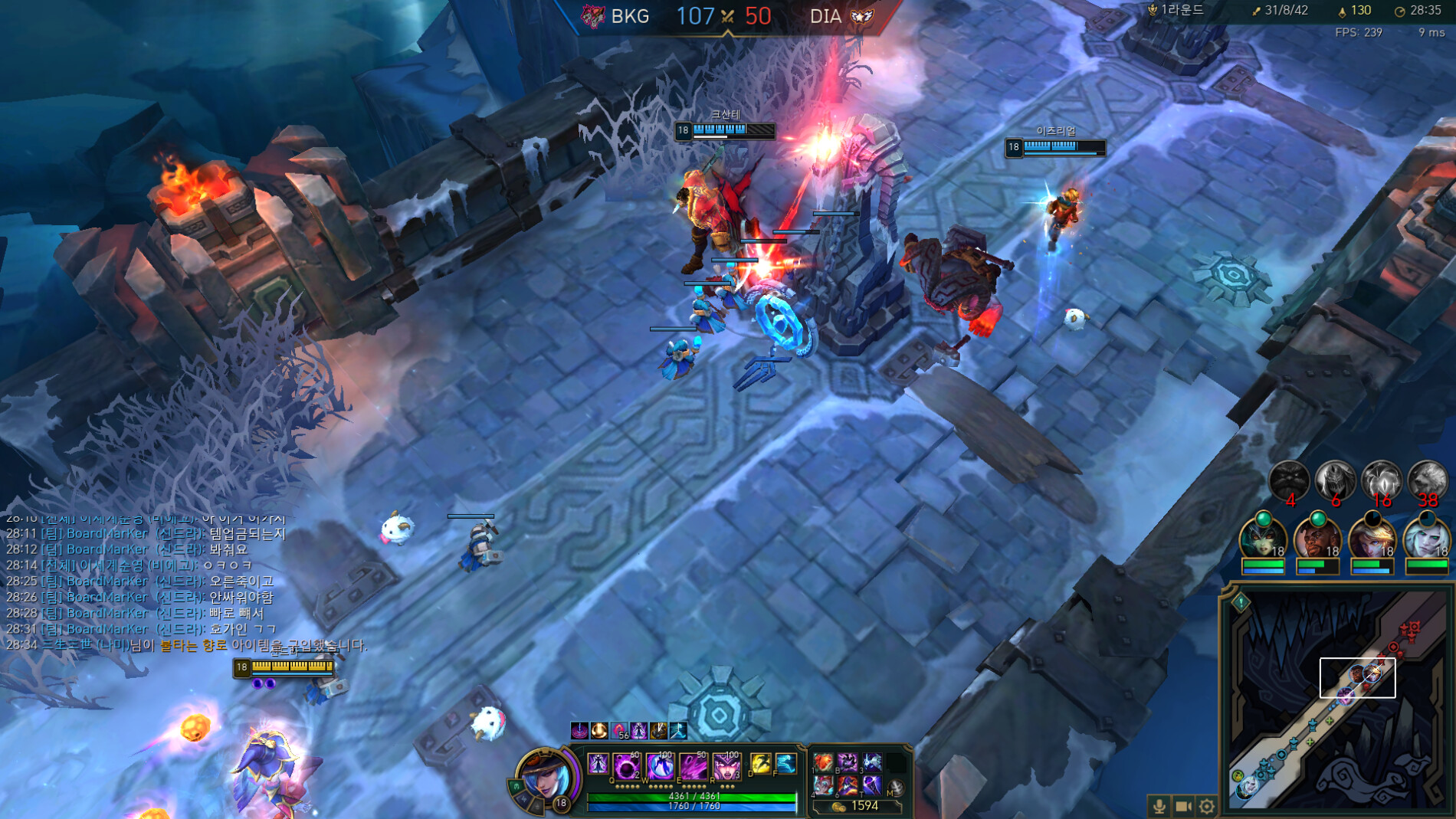Open the ping button on the minimap corner

[1241, 602]
